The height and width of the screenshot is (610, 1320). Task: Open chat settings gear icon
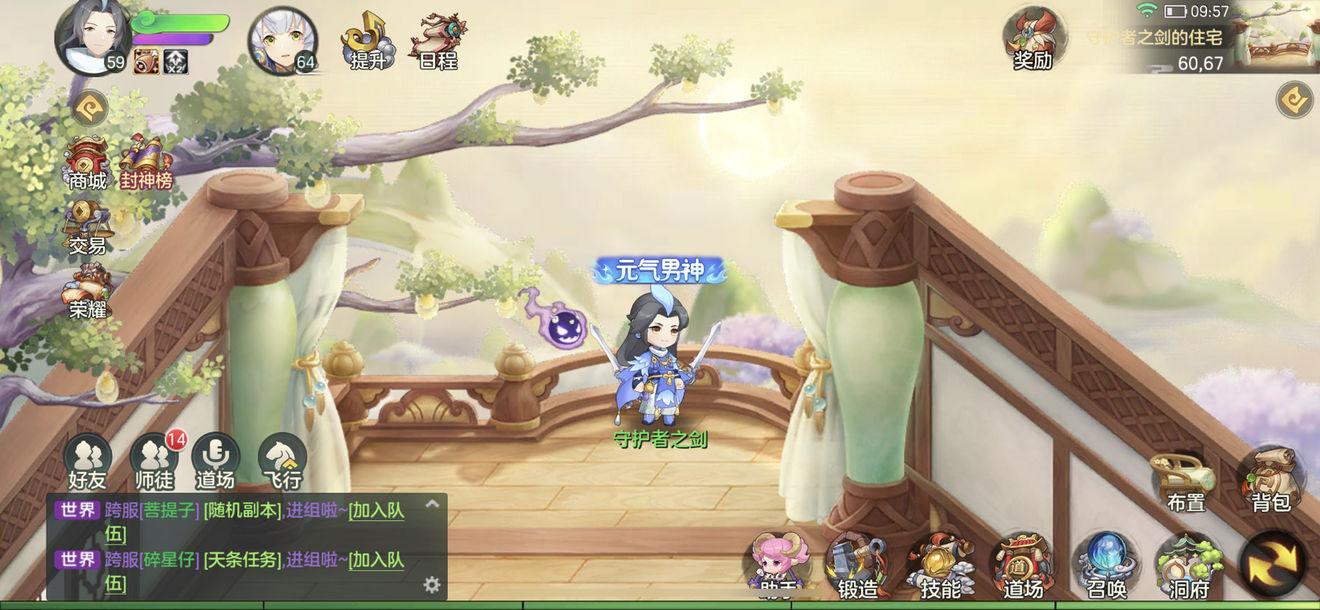432,584
